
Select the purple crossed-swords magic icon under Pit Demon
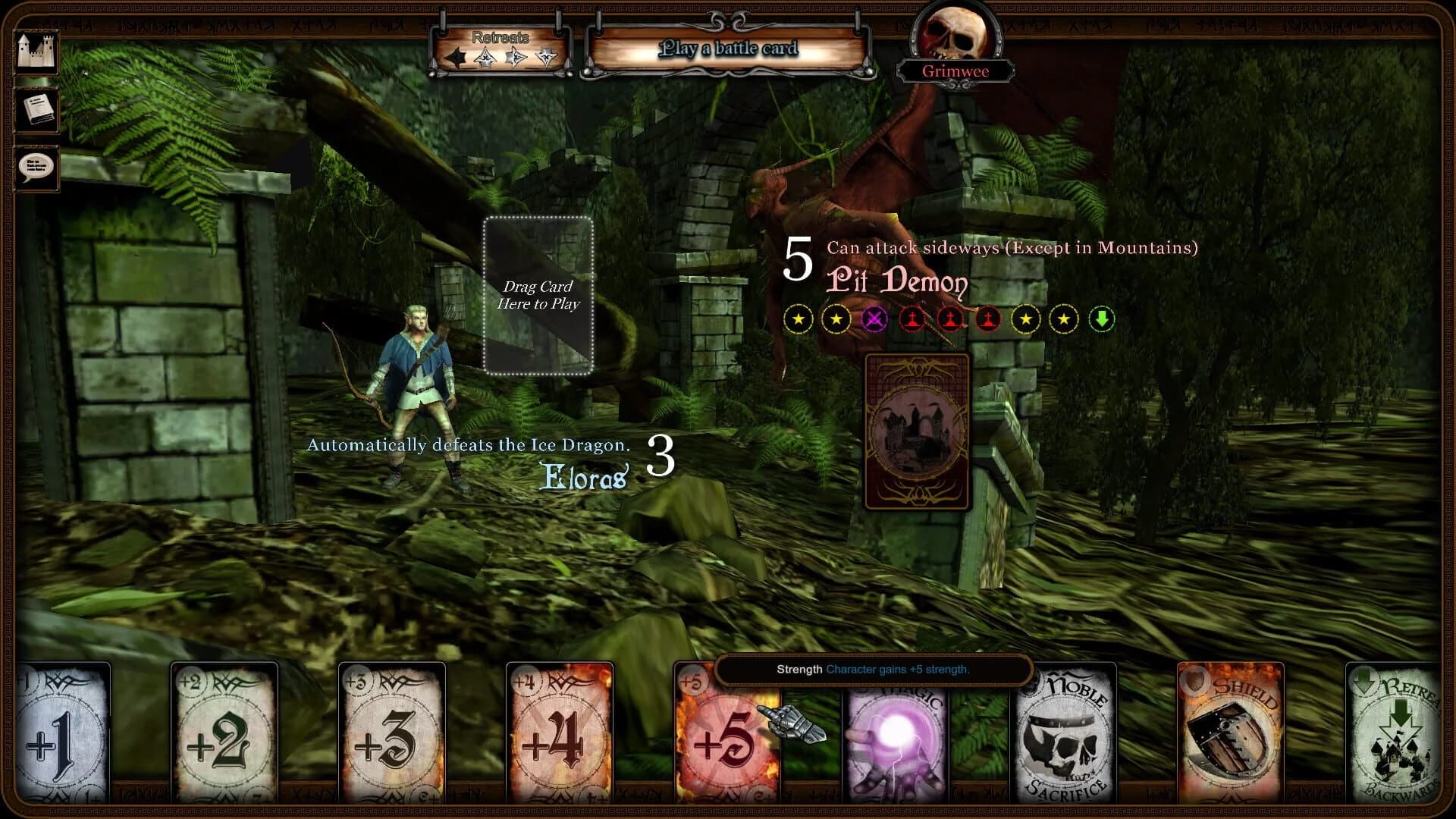point(874,318)
